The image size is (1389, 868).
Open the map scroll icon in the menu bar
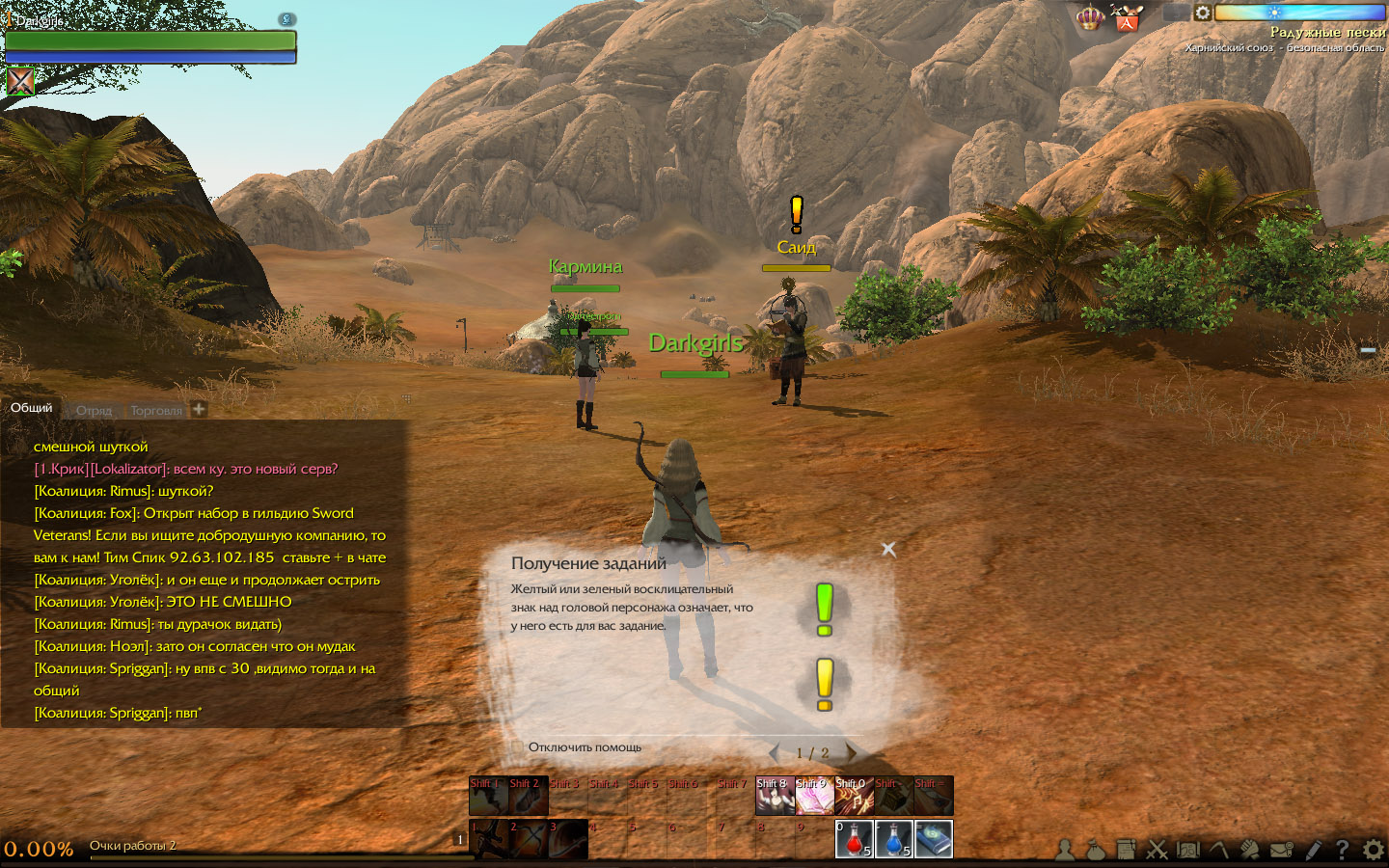(1187, 850)
